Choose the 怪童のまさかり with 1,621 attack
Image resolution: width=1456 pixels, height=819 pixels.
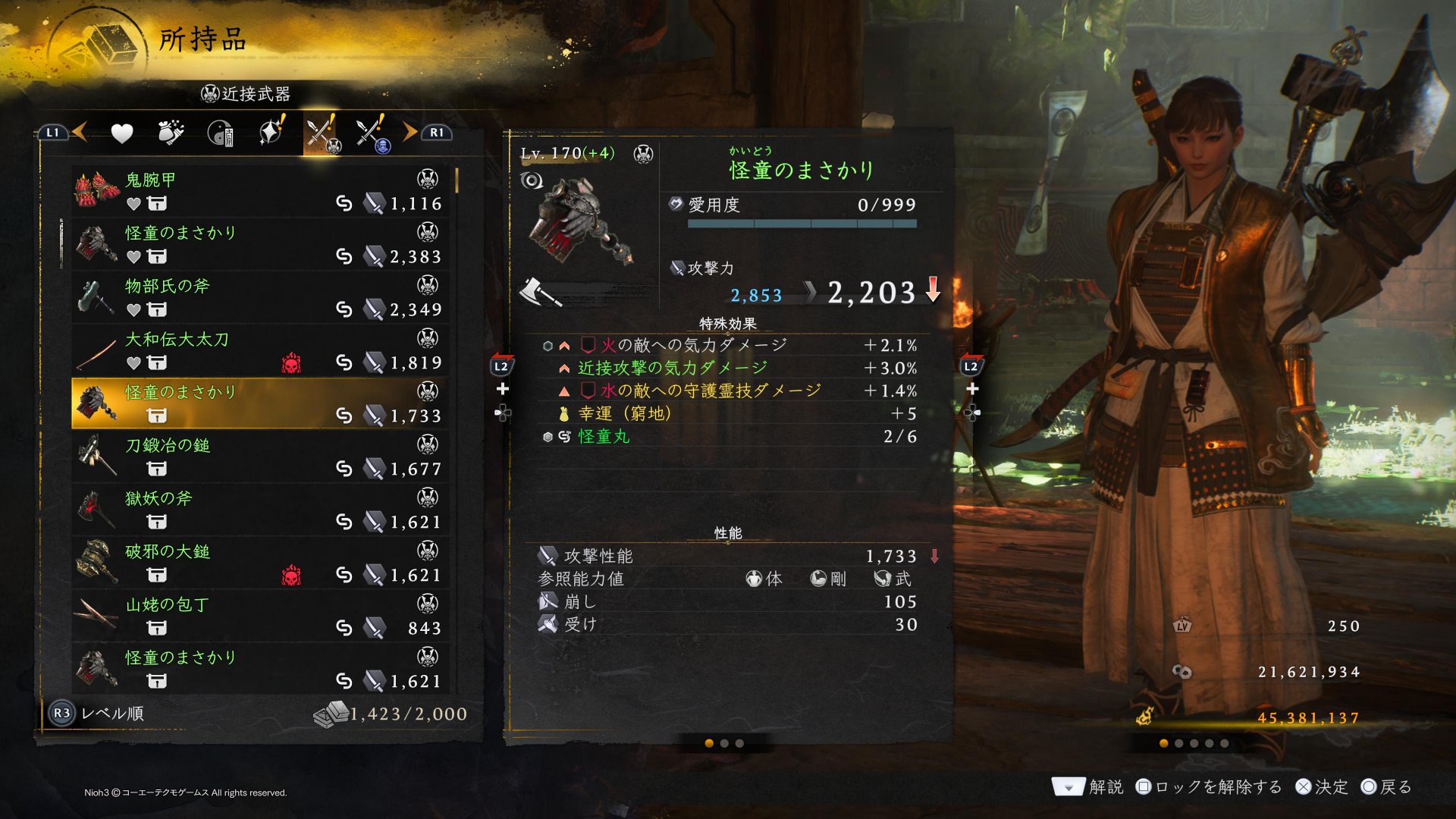coord(258,669)
